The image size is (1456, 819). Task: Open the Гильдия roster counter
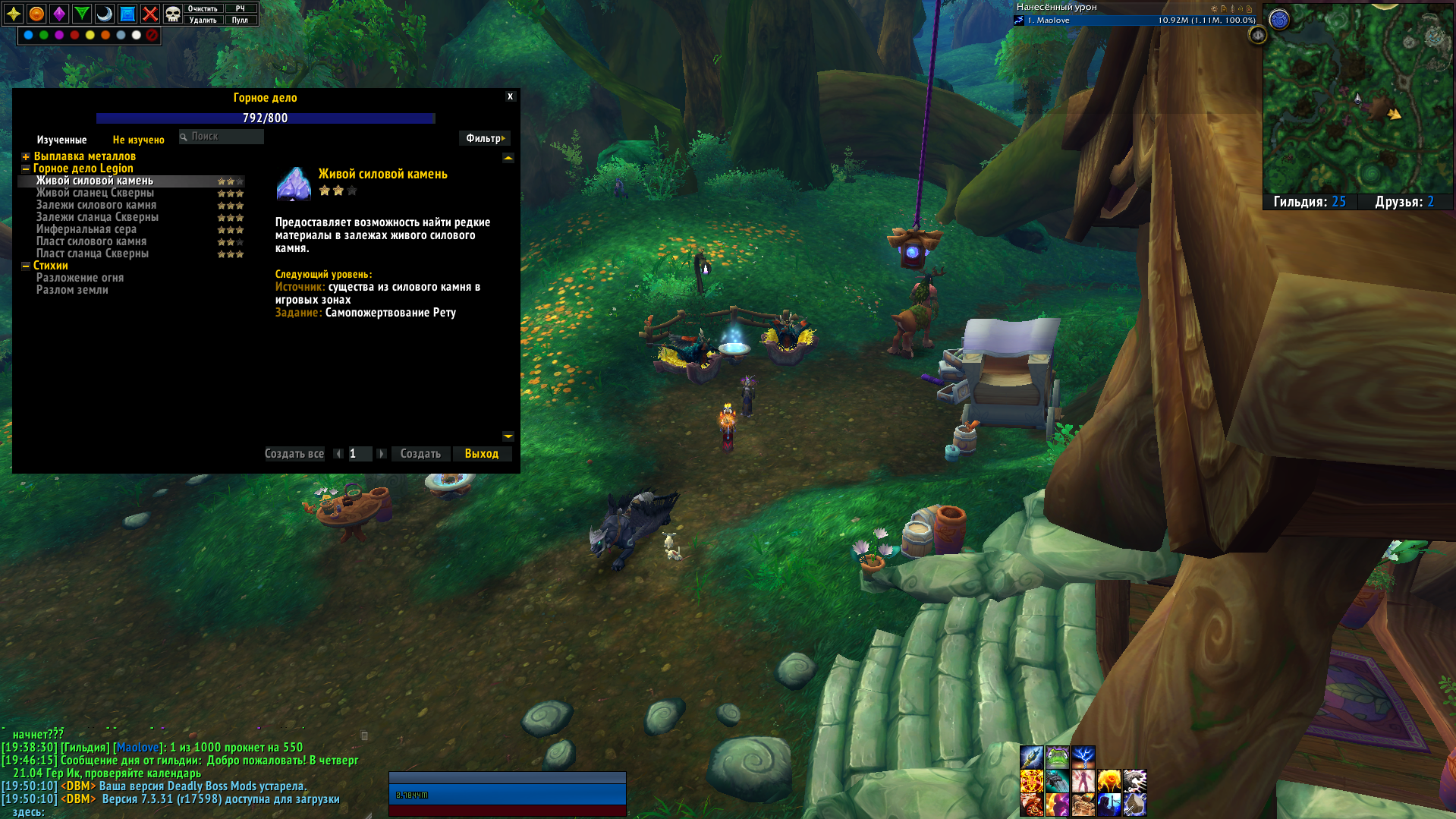point(1309,202)
